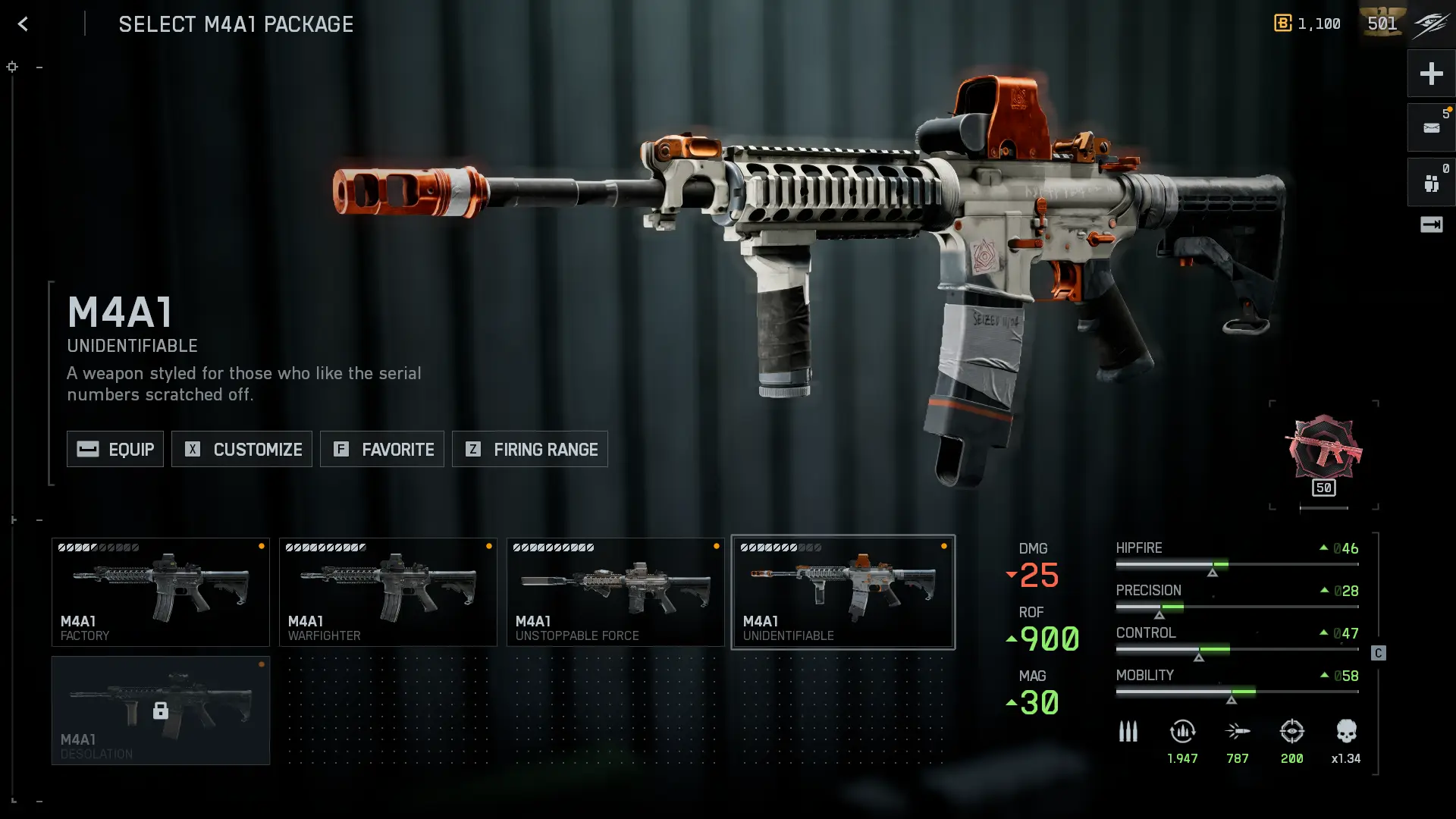Open the squad members icon
The image size is (1456, 819).
1431,183
